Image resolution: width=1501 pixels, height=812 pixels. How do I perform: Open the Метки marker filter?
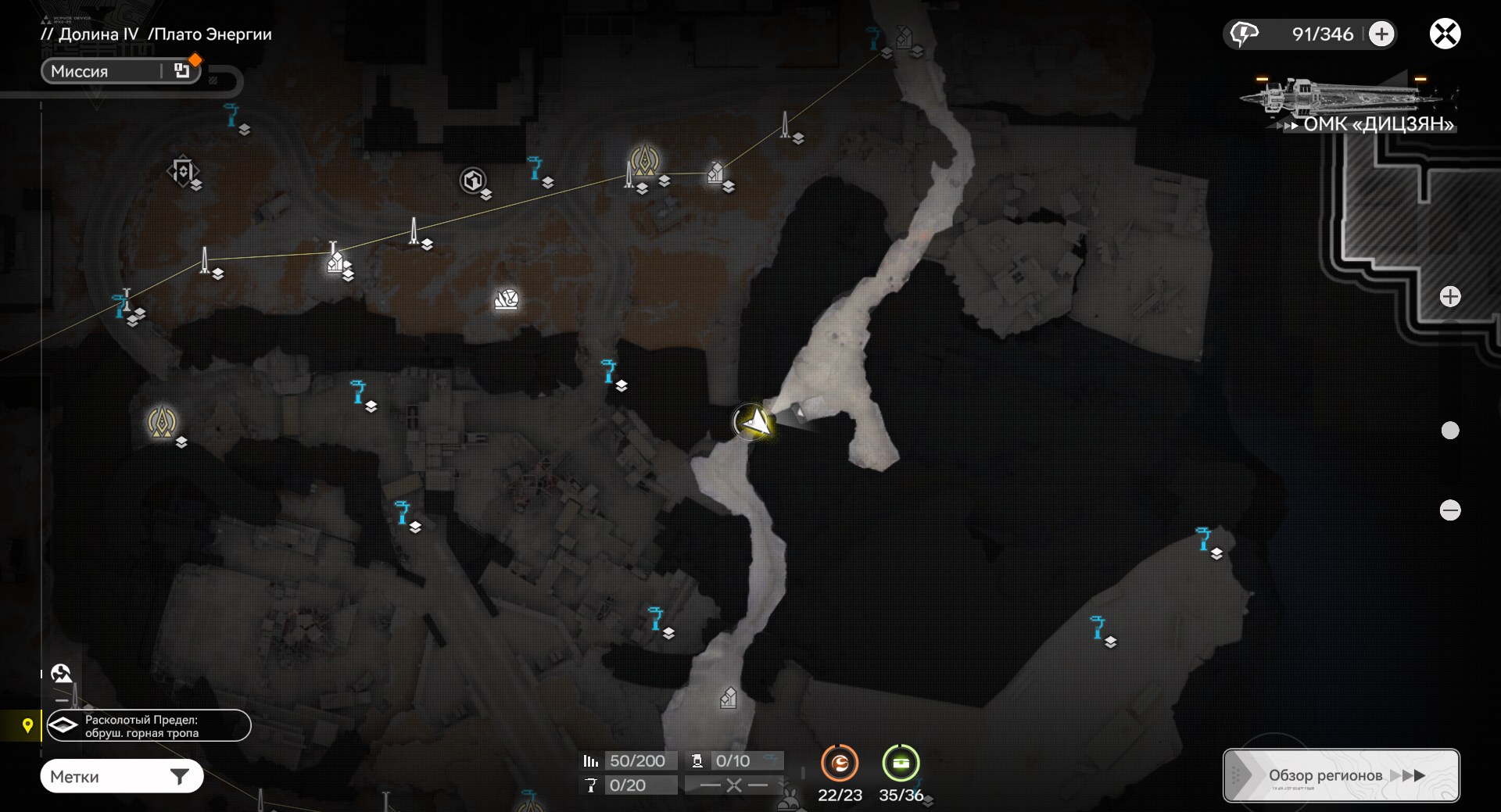[122, 776]
